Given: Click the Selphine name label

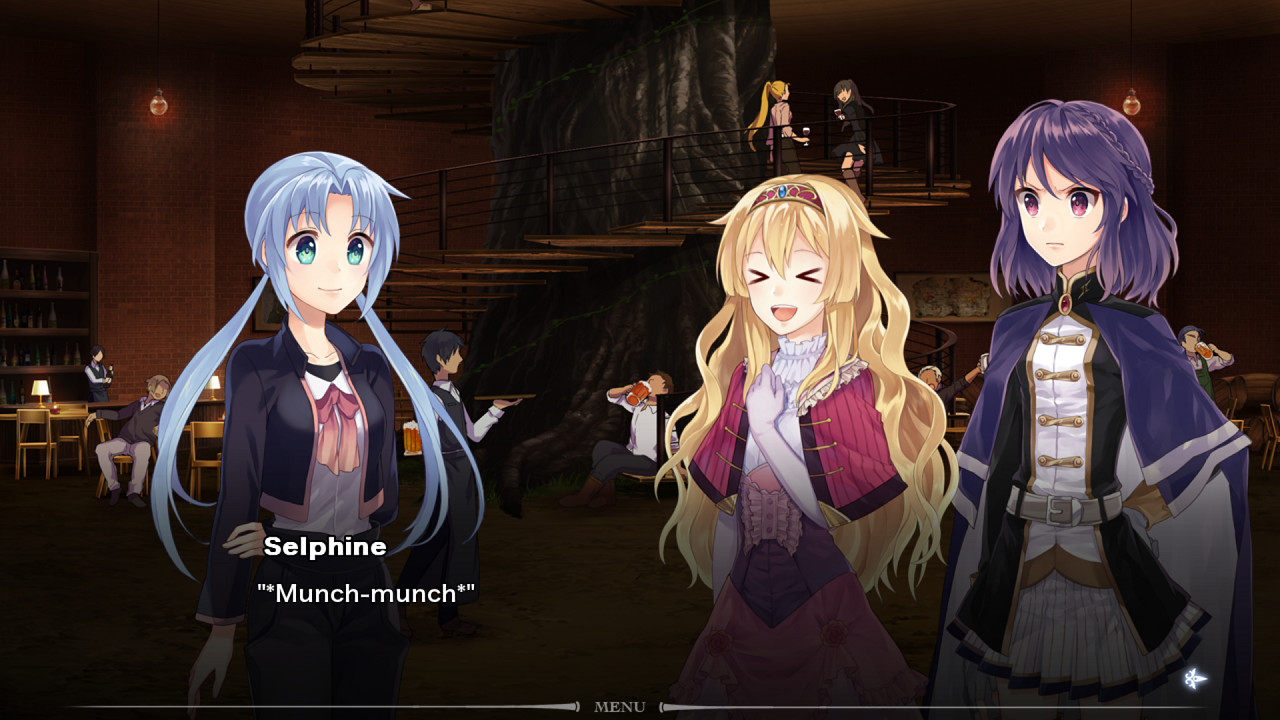Looking at the screenshot, I should pos(326,546).
